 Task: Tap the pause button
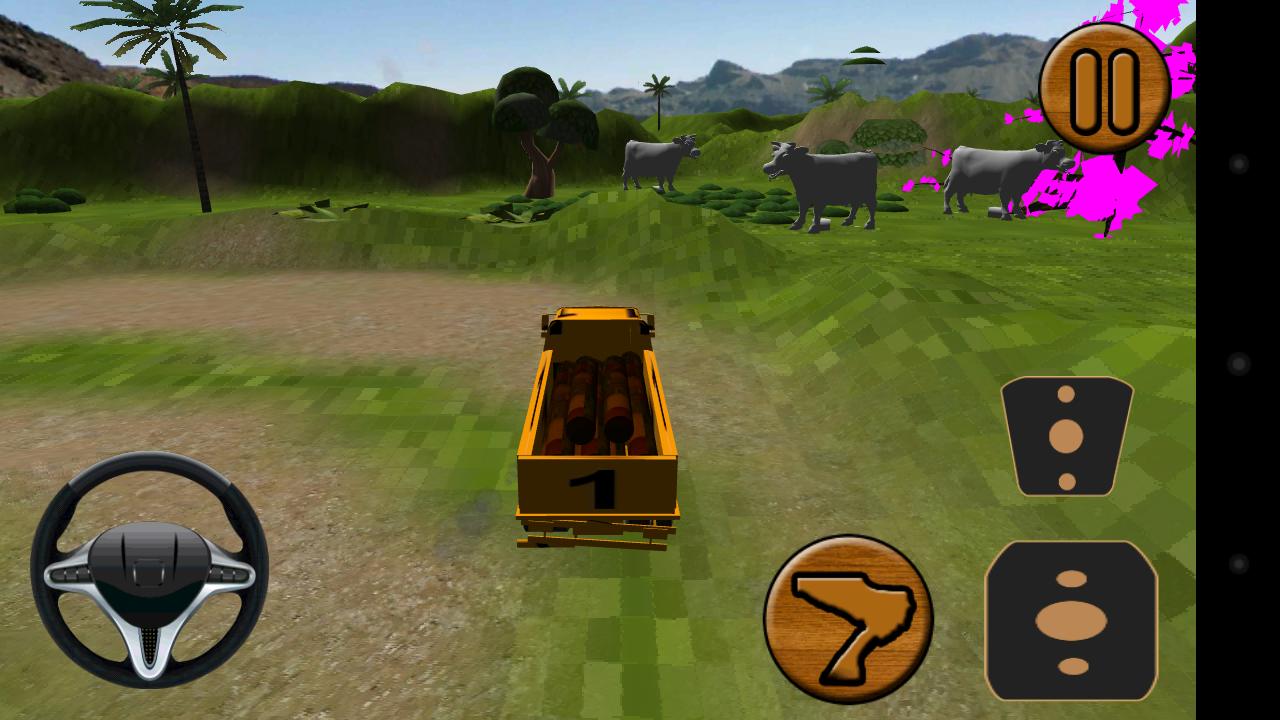tap(1105, 88)
